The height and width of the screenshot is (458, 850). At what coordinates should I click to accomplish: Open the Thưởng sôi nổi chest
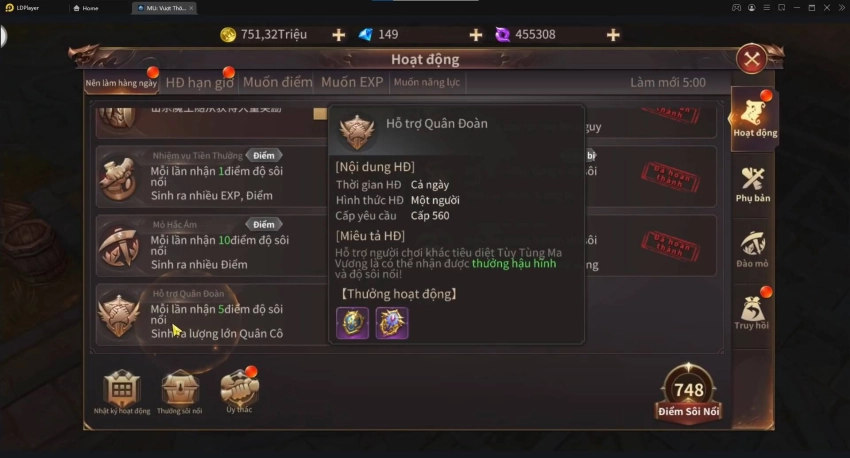pos(180,391)
